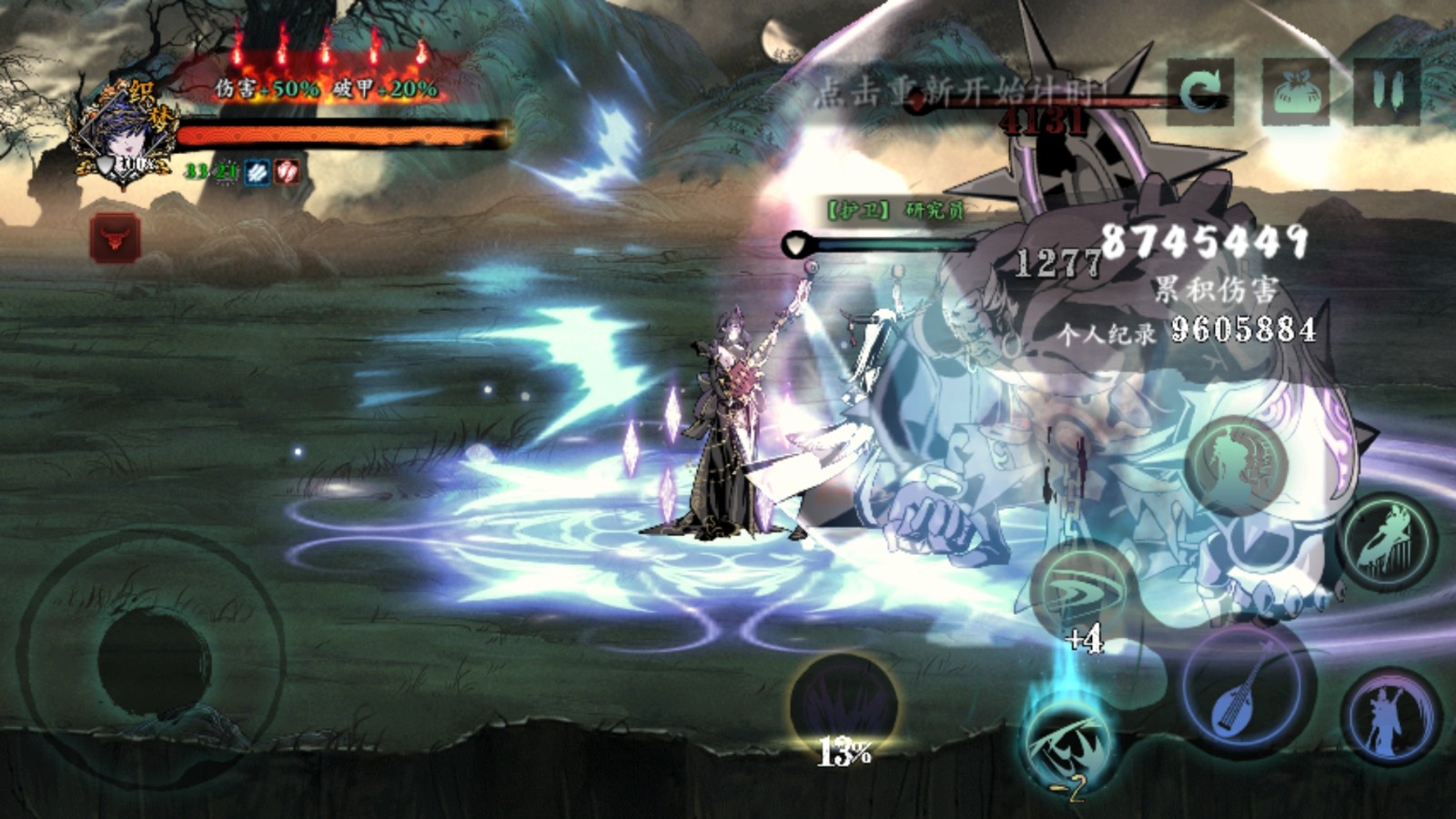
Task: Activate the ultimate skill showing 13%
Action: coord(844,707)
